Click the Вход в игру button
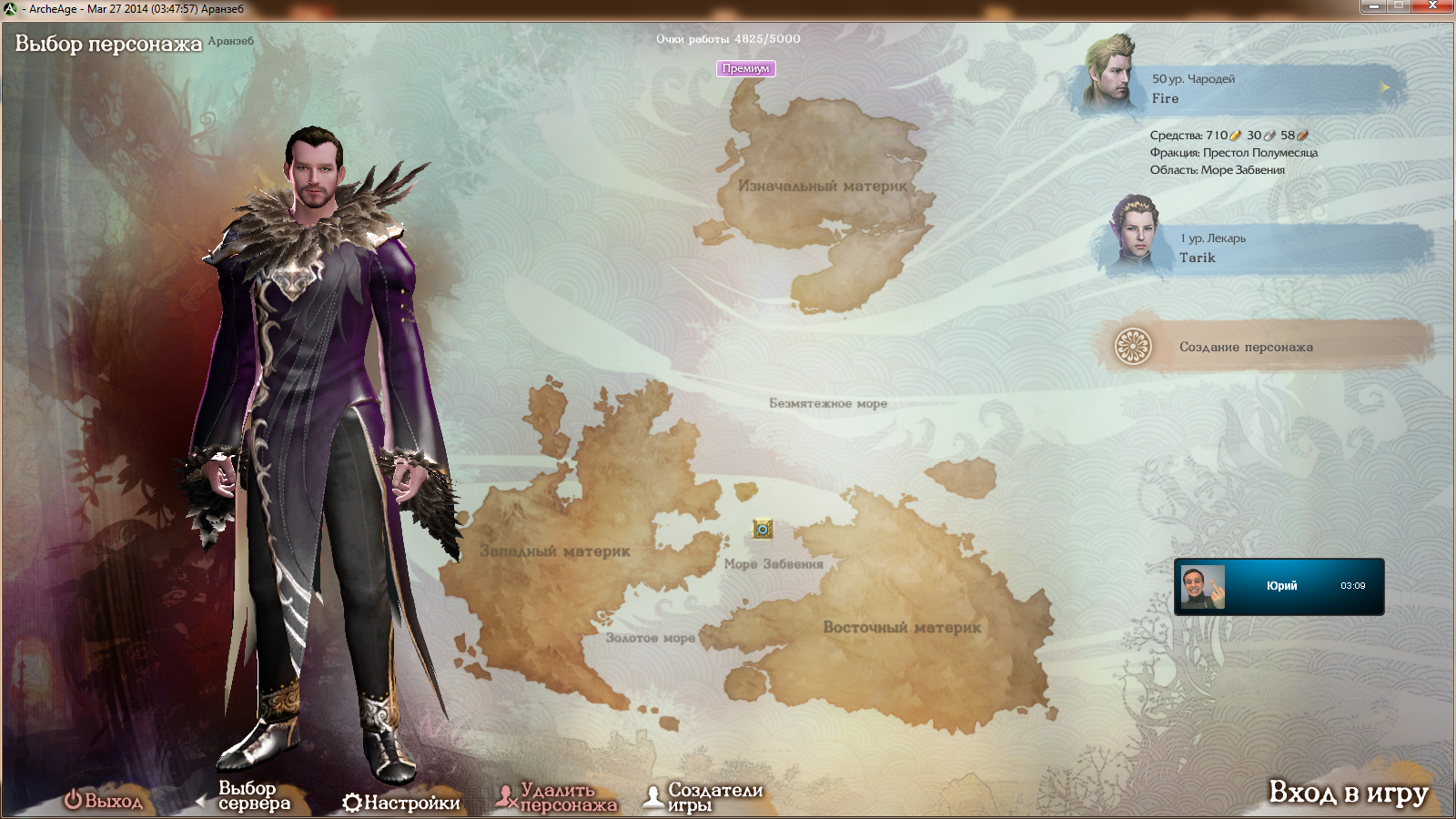This screenshot has height=819, width=1456. coord(1348,793)
